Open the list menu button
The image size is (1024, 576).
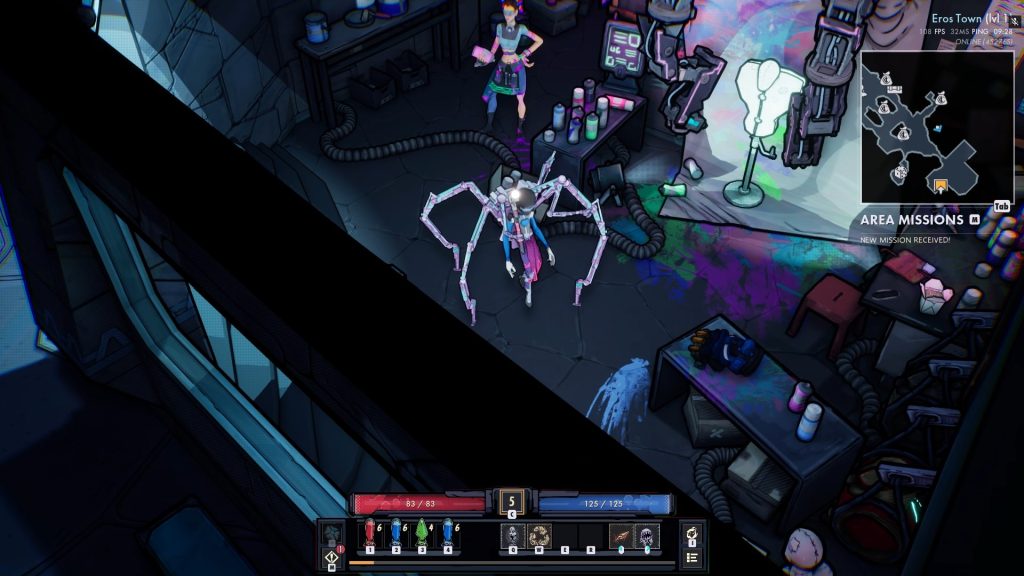[691, 557]
